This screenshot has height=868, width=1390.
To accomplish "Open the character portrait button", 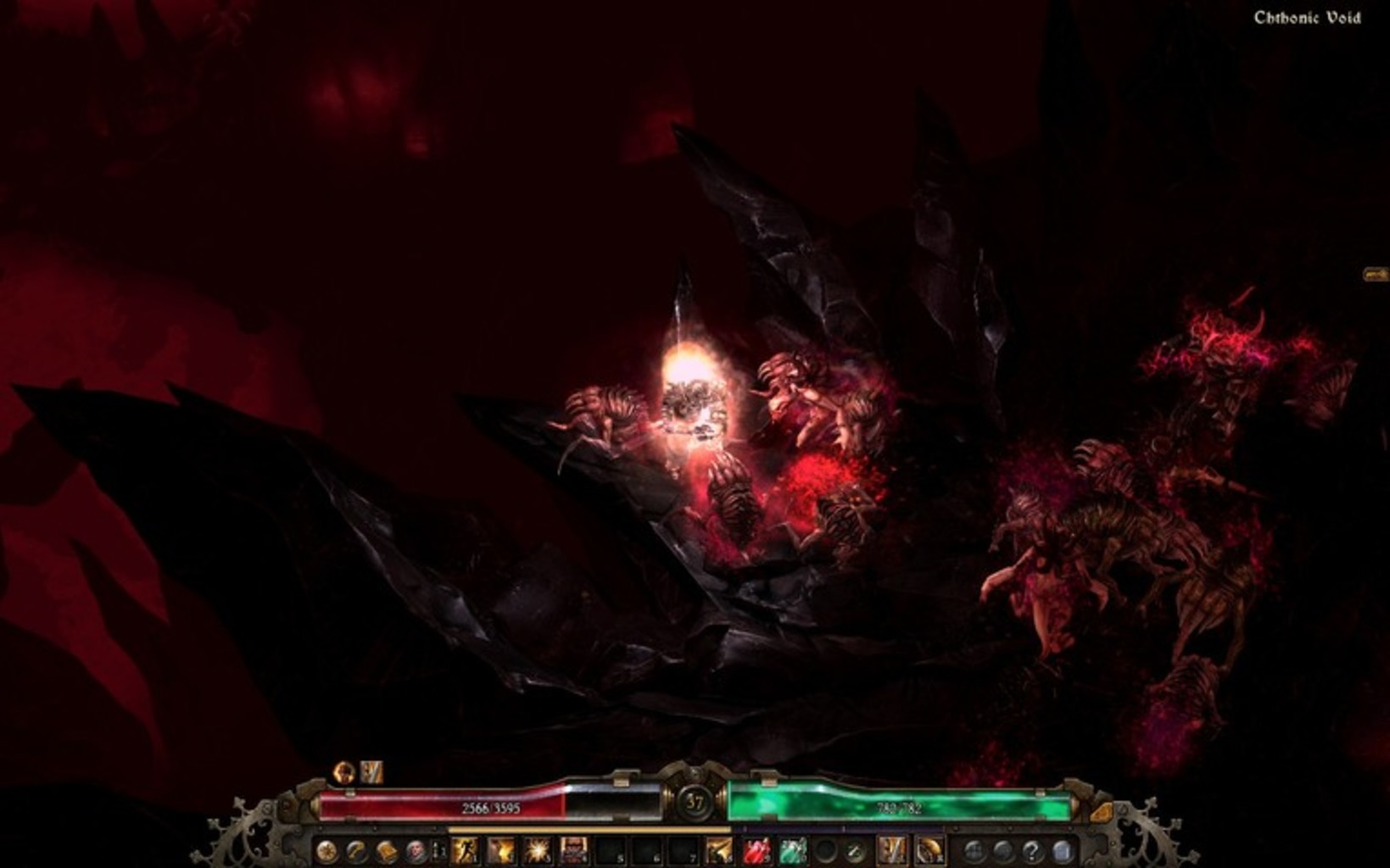I will click(x=416, y=850).
